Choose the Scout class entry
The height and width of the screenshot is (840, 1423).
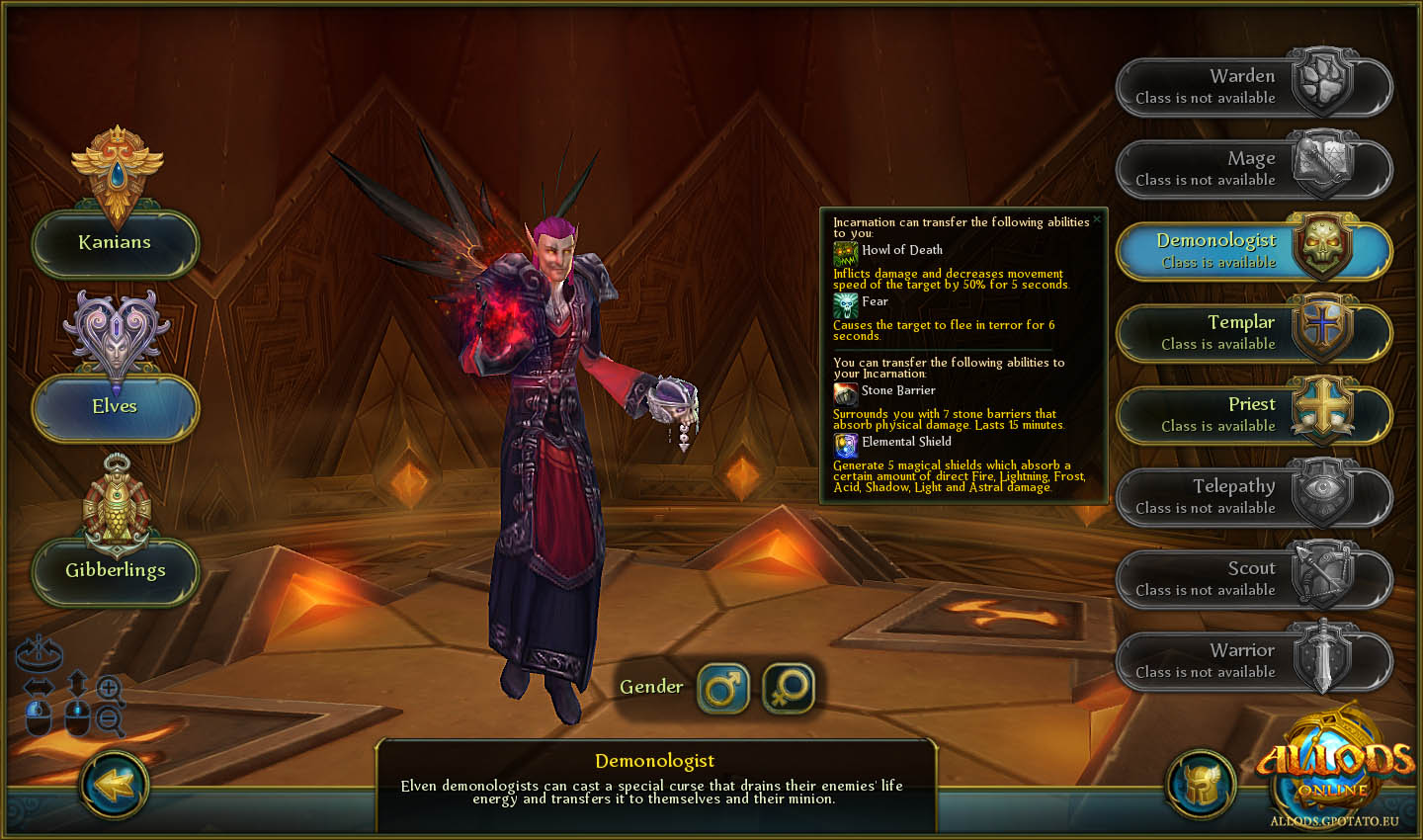[1253, 579]
